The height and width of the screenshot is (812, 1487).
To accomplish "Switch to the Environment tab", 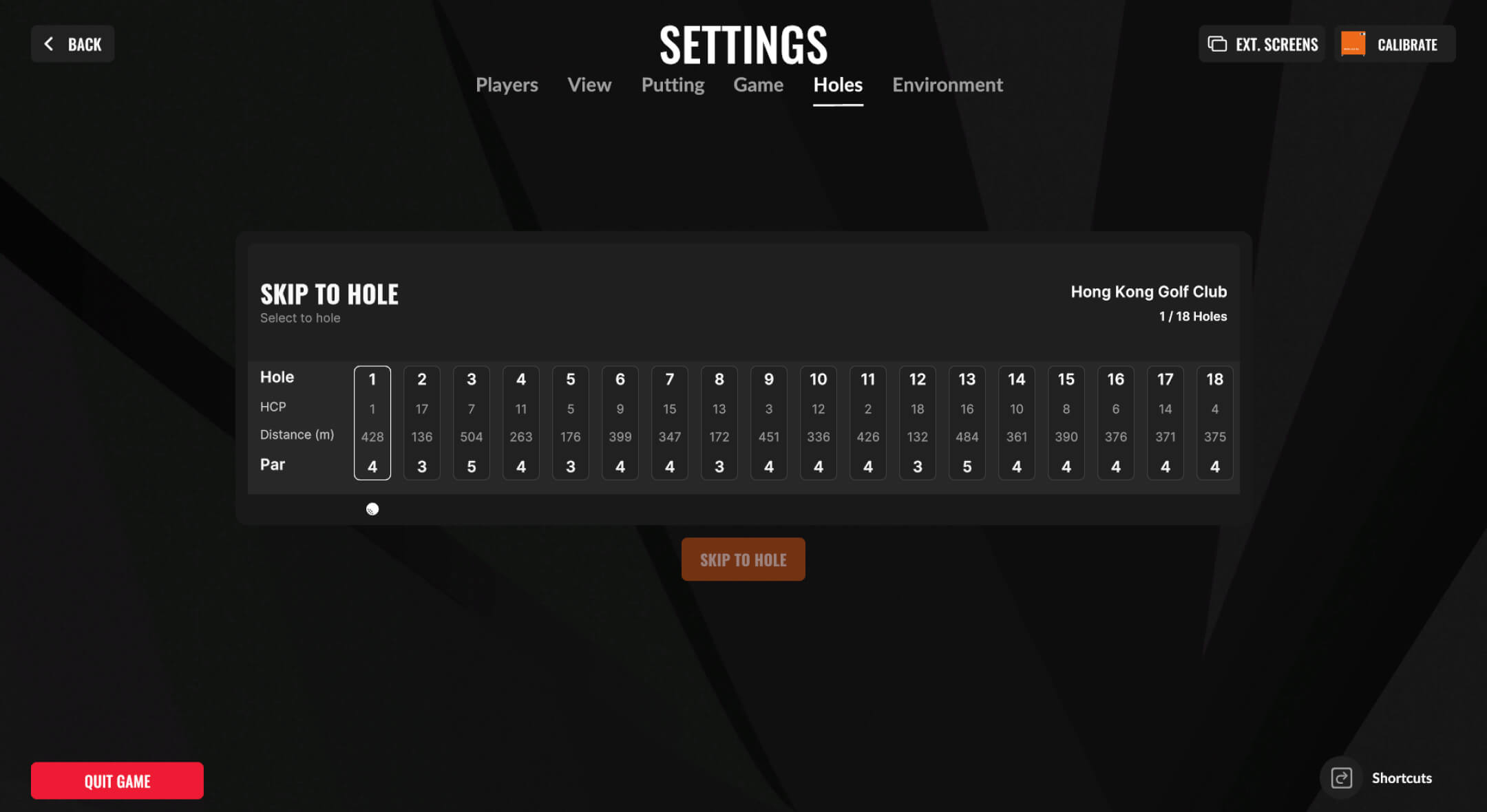I will (947, 85).
